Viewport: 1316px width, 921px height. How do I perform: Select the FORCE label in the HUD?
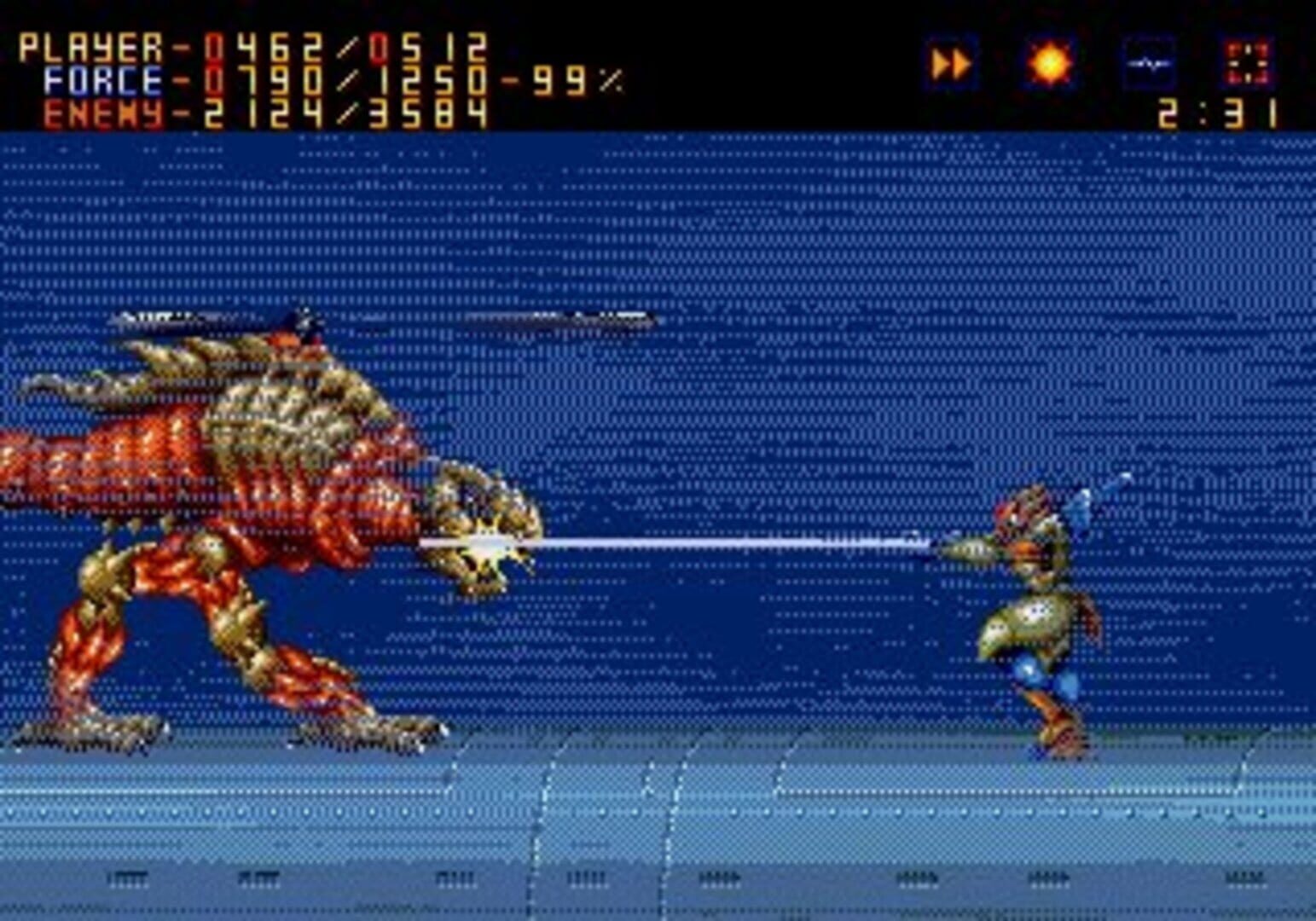[104, 78]
